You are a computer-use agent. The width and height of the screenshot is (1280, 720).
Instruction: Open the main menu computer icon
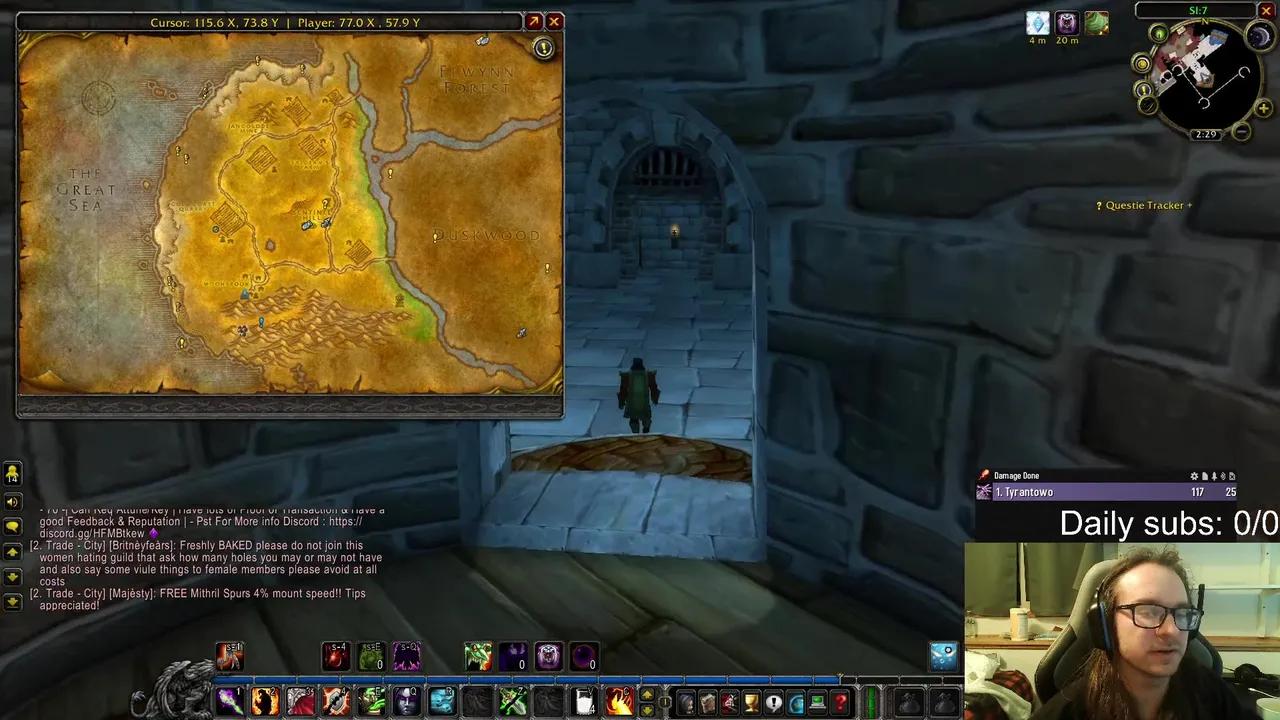coord(815,701)
